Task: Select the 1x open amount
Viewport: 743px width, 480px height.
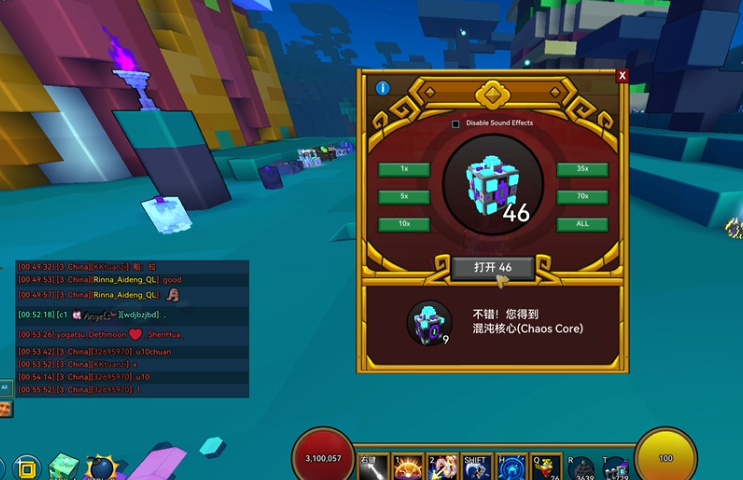Action: [x=404, y=169]
